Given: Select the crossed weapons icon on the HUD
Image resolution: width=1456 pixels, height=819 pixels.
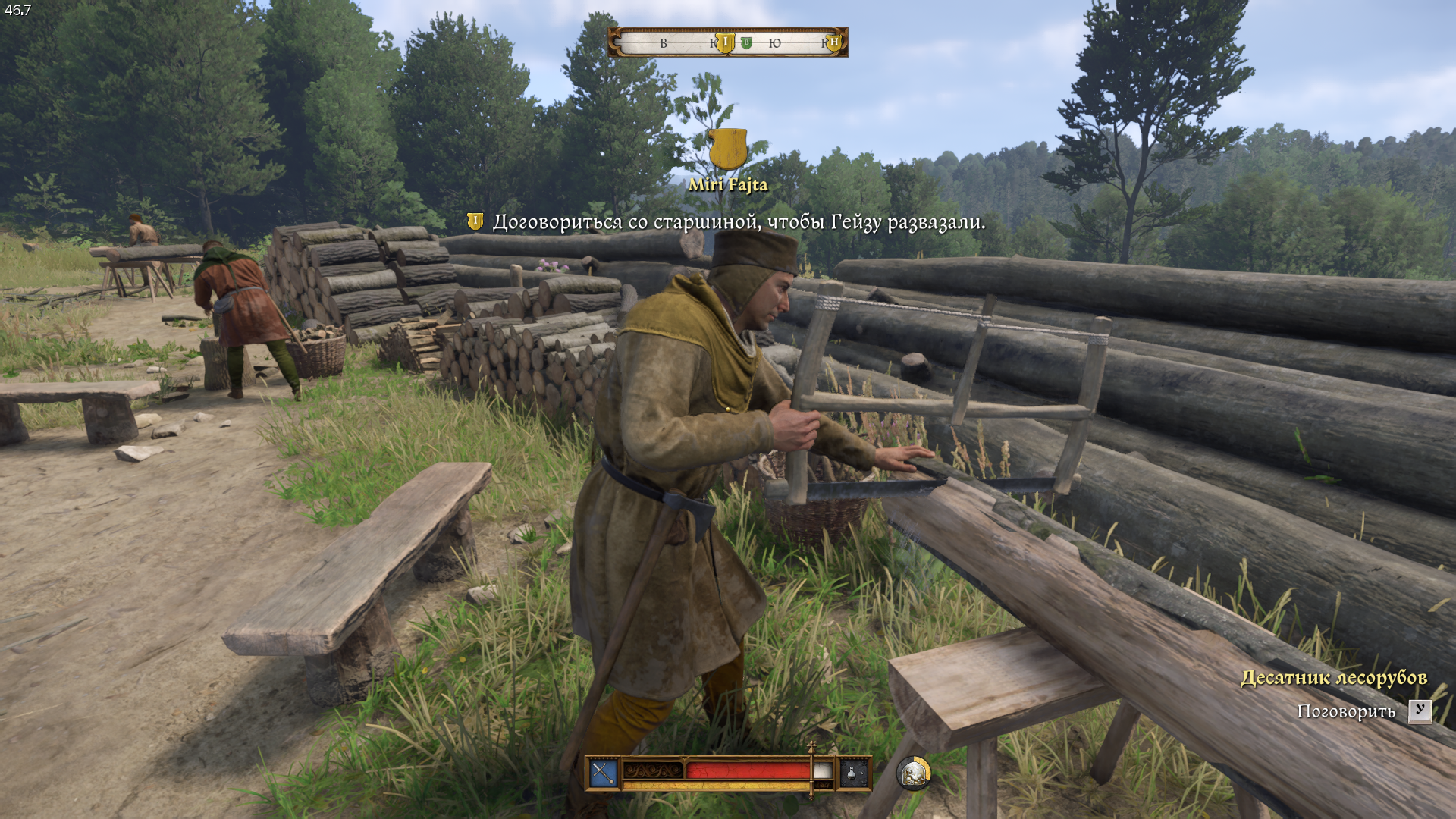Looking at the screenshot, I should [604, 773].
